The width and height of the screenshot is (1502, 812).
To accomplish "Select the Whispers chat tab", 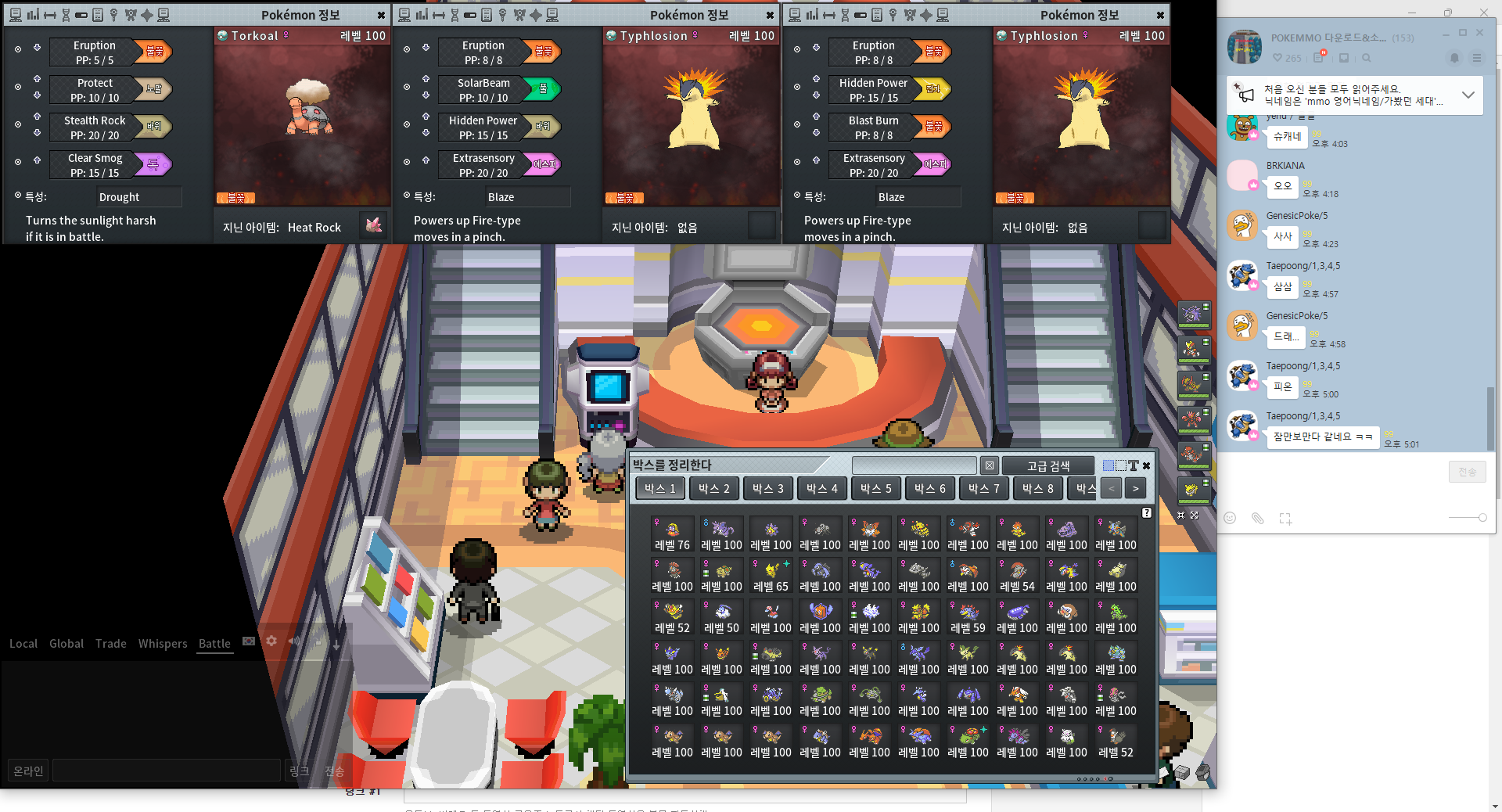I will tap(163, 643).
